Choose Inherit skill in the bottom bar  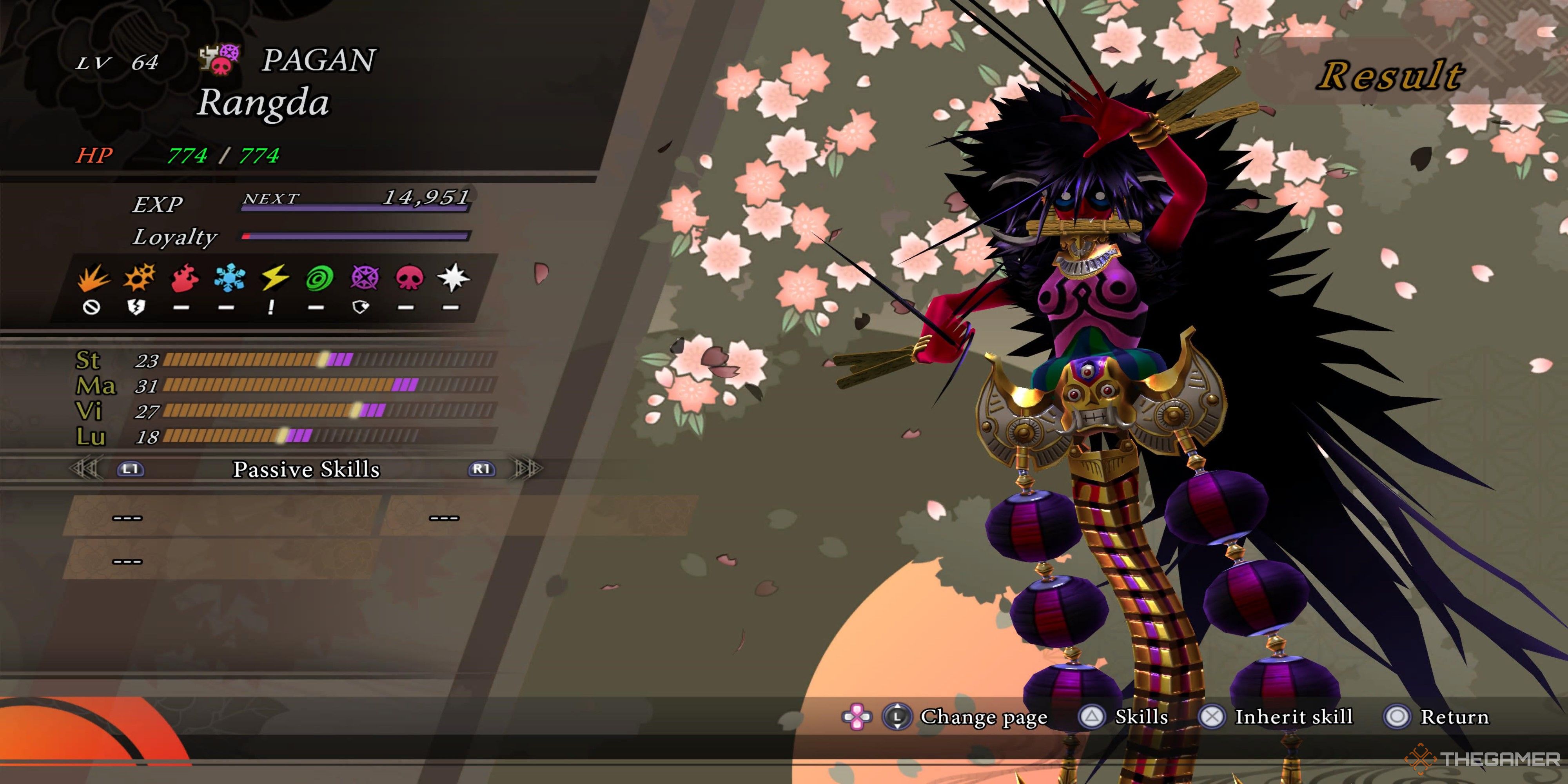[1293, 717]
